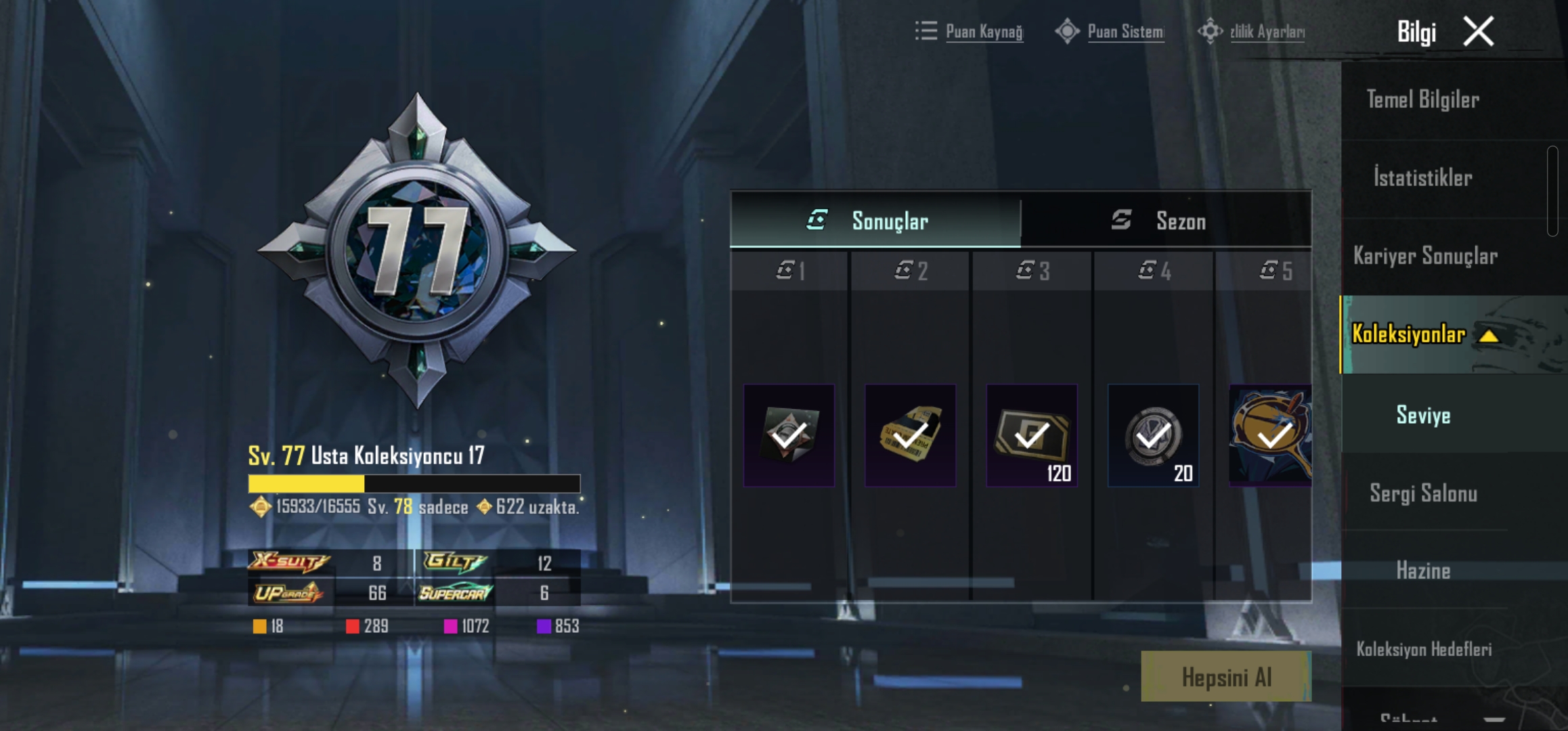Open the İstatistikler section
The width and height of the screenshot is (1568, 731).
[x=1422, y=178]
